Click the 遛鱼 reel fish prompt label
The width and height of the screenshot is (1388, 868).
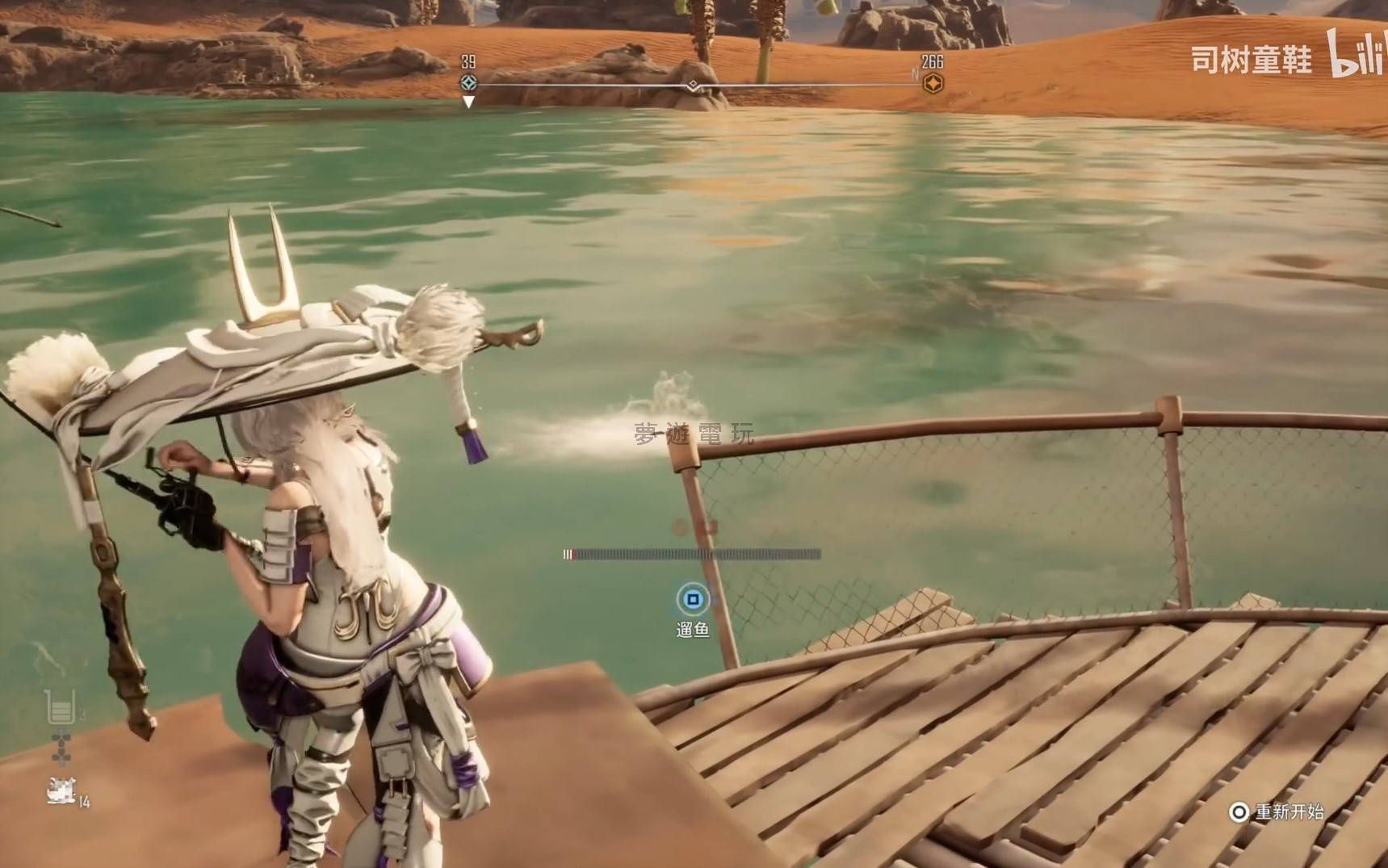693,629
